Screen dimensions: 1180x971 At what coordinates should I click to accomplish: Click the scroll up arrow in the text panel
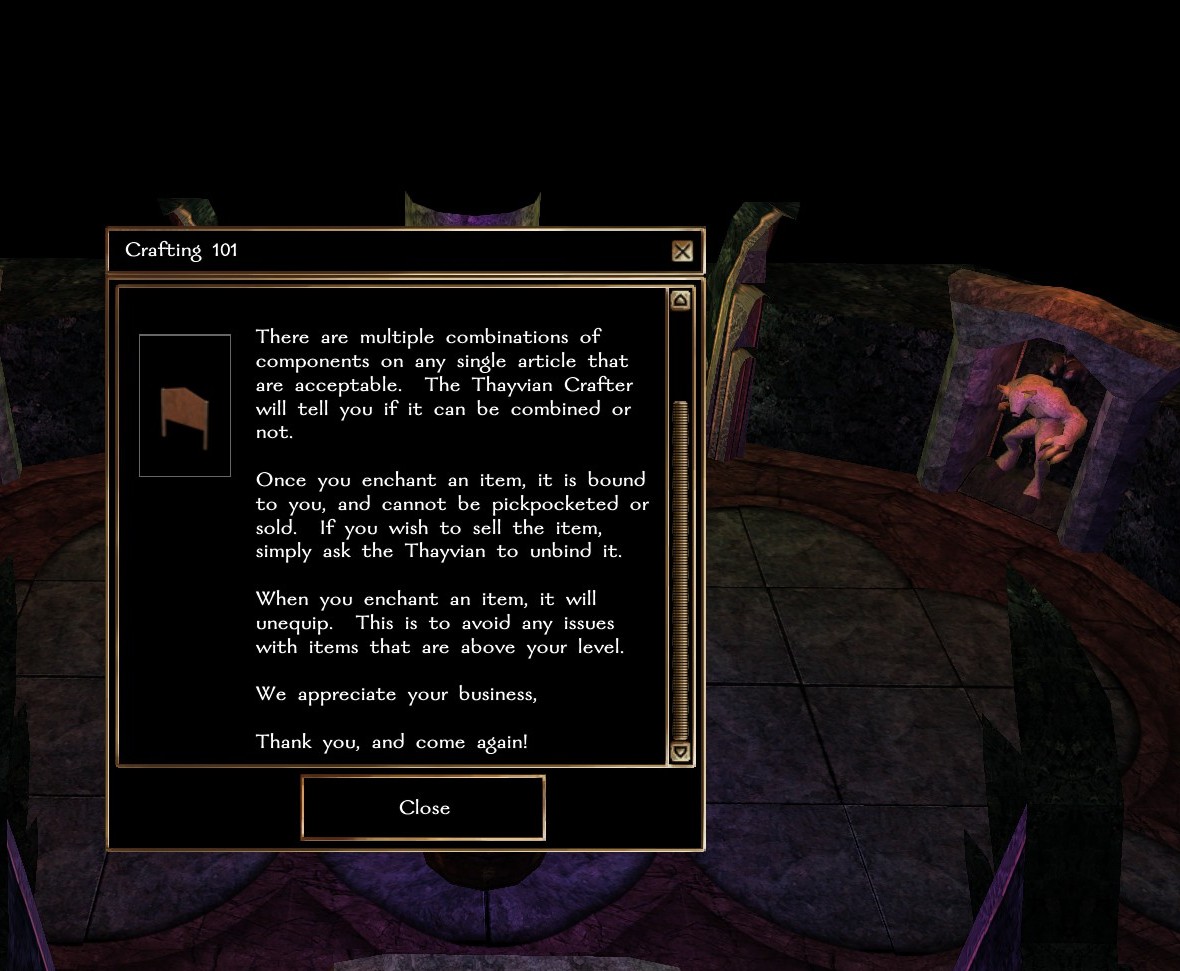coord(680,300)
